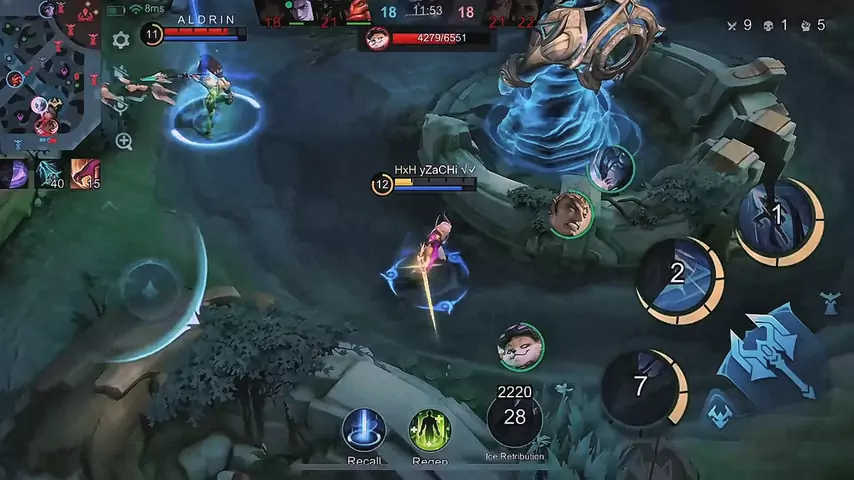Tap the minion attack icon
This screenshot has height=480, width=854.
point(718,412)
